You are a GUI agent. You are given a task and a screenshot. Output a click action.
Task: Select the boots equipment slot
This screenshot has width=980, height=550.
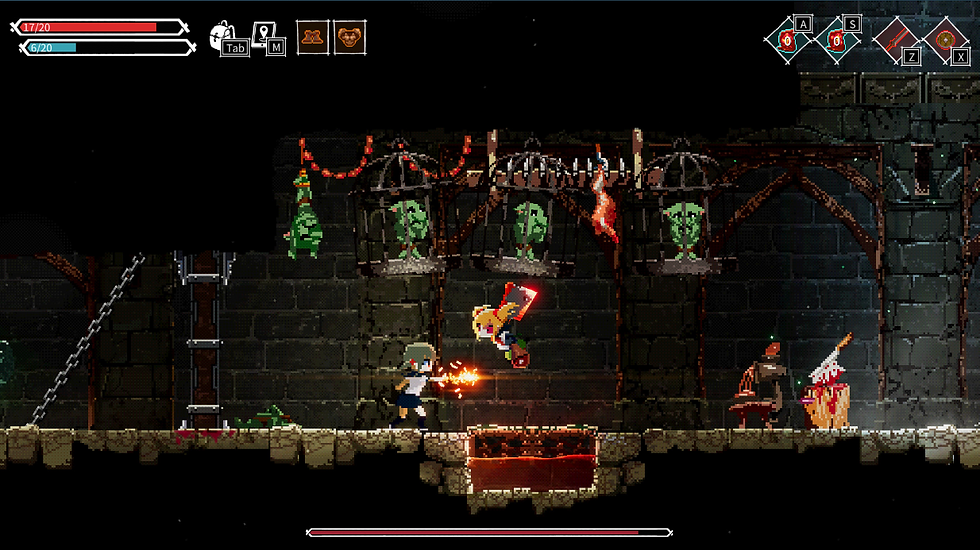pyautogui.click(x=313, y=38)
